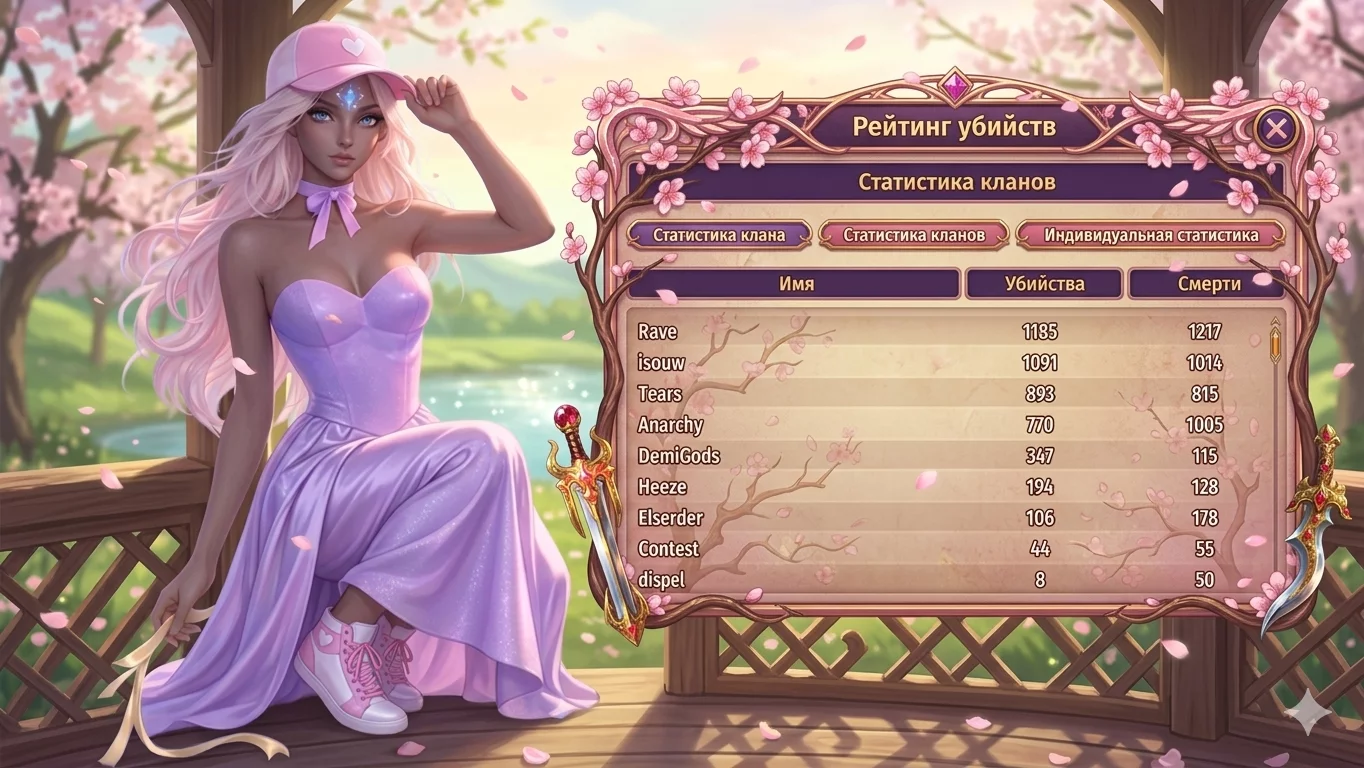
Task: Close the kill rating window
Action: point(1275,129)
